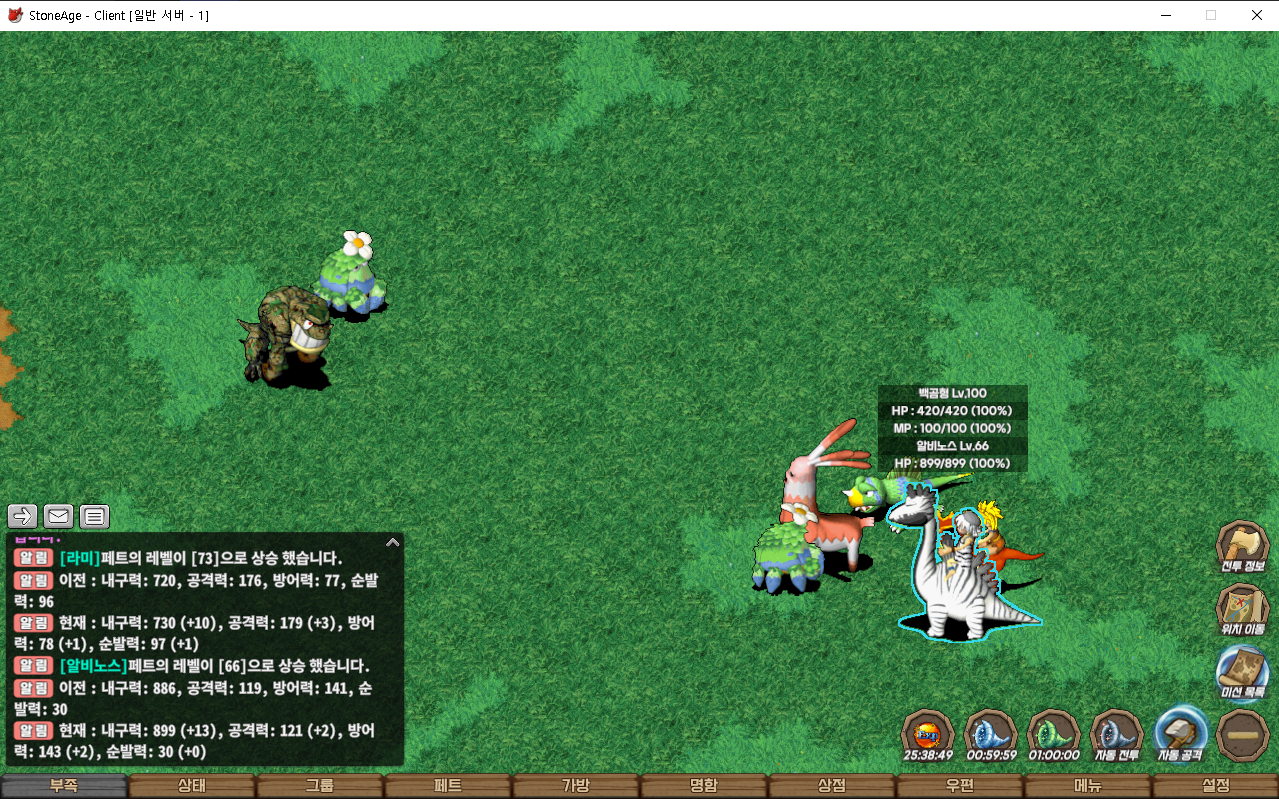The height and width of the screenshot is (799, 1279).
Task: Open the 페트 (pet) menu
Action: [448, 786]
